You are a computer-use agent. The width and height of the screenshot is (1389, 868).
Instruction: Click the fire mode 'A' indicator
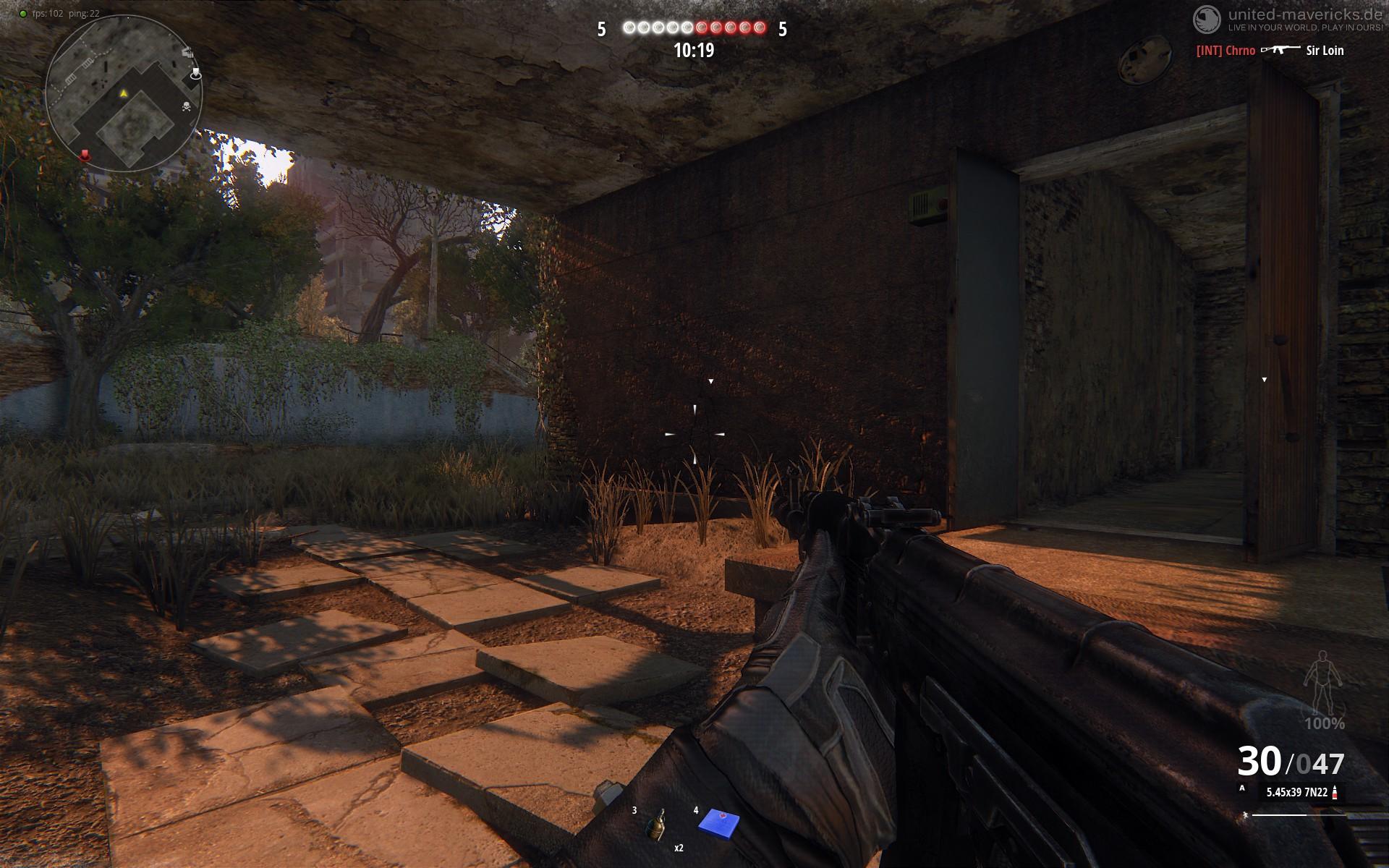[x=1242, y=788]
